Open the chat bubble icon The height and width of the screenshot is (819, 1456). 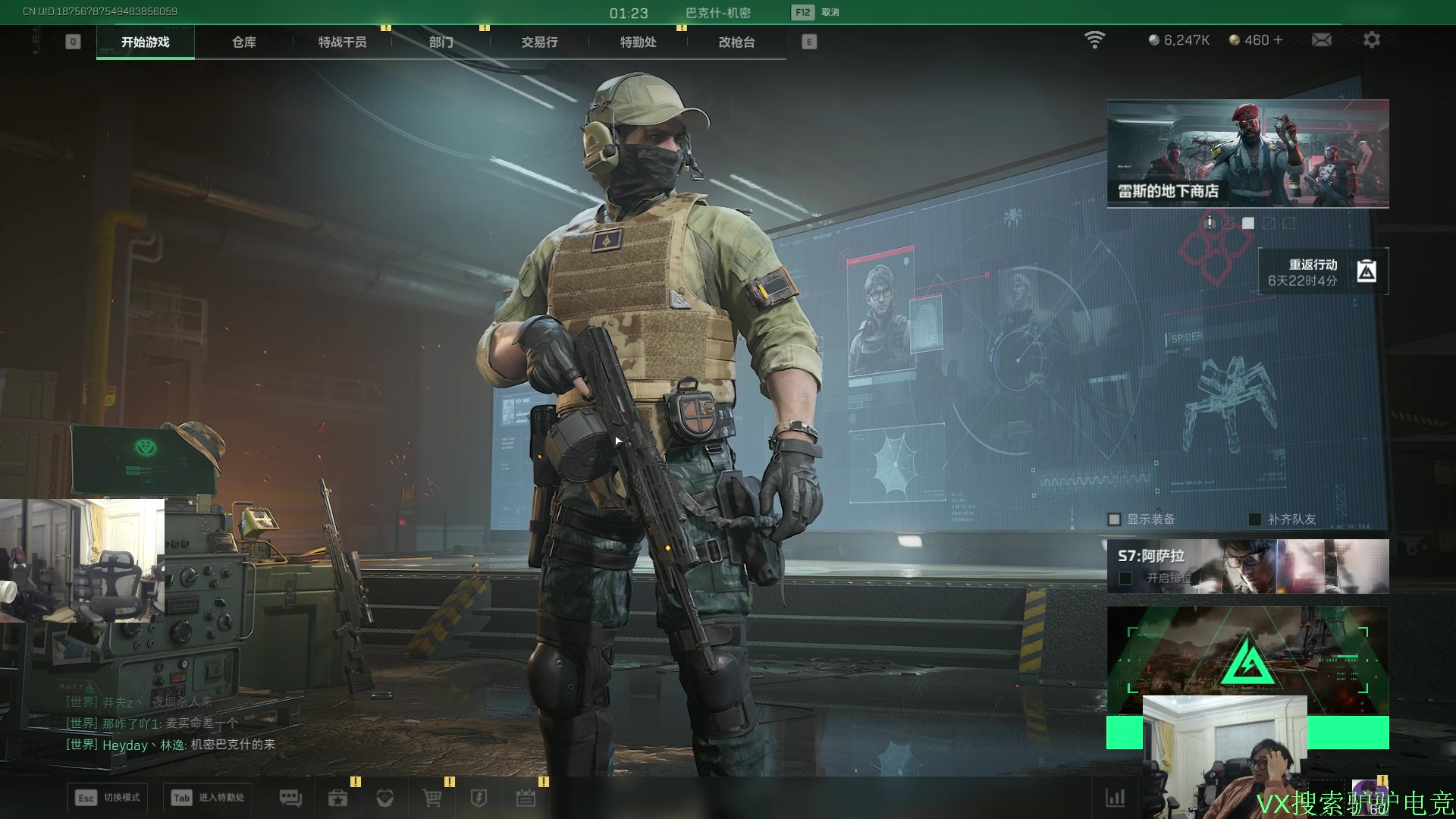(x=290, y=798)
